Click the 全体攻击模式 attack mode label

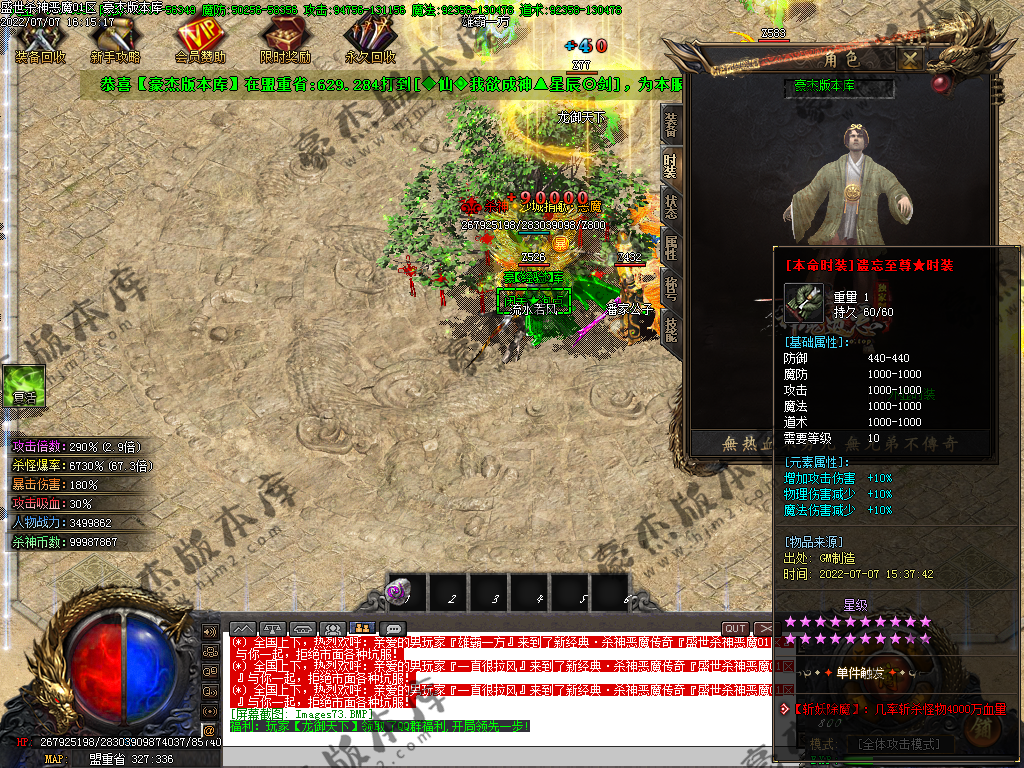[898, 745]
